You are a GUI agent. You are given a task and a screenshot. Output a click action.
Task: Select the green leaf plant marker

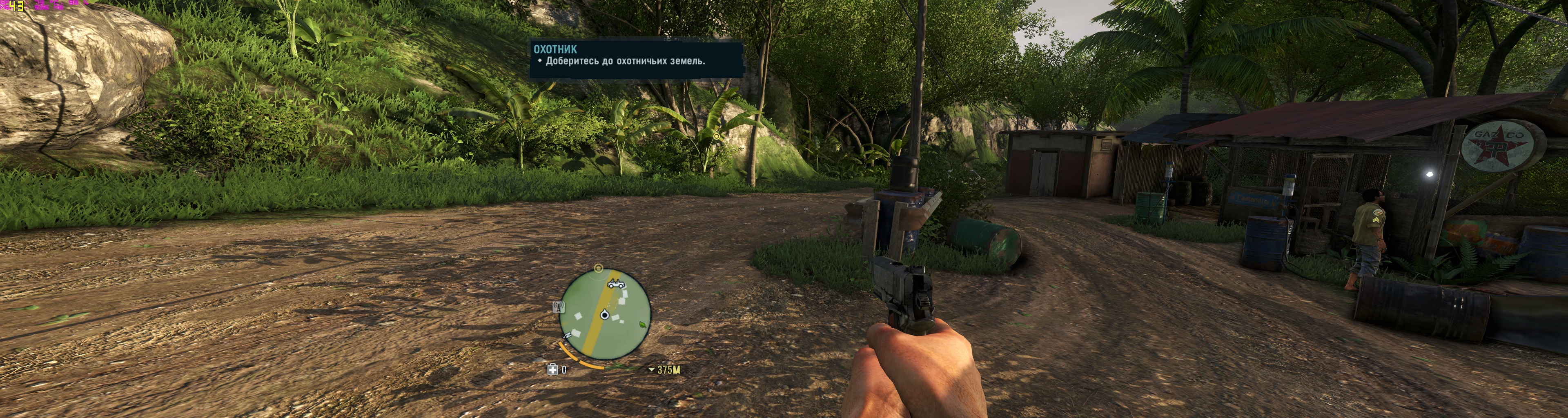pyautogui.click(x=644, y=325)
